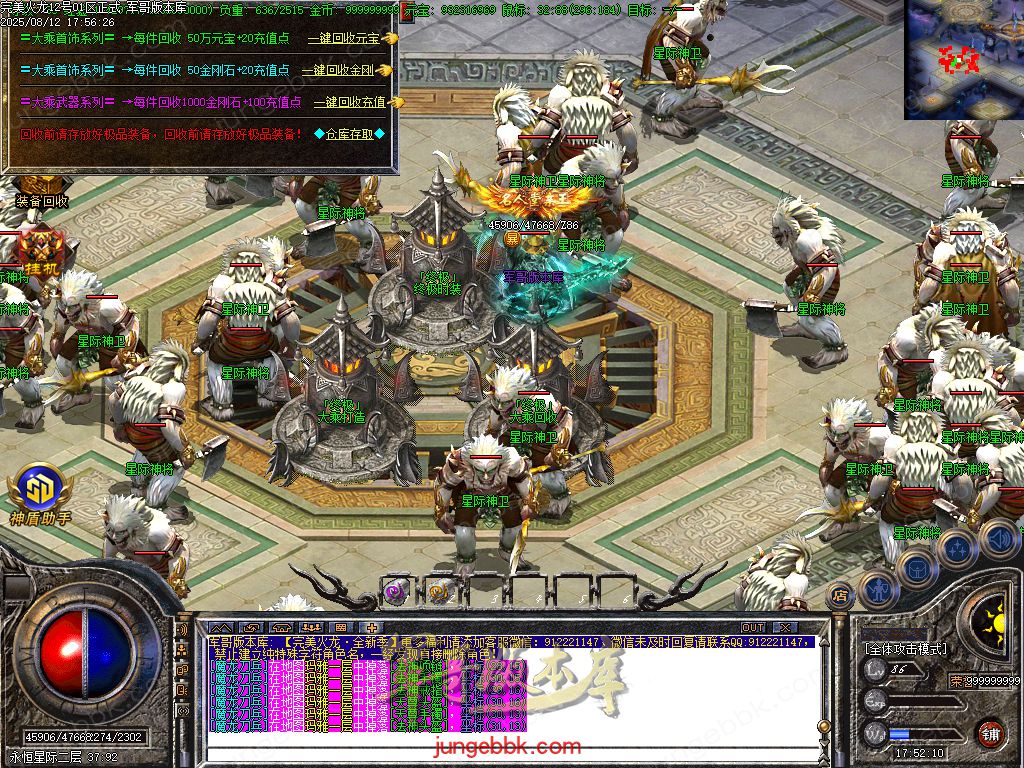Click the OUT button above the chat
The height and width of the screenshot is (768, 1024).
pos(753,627)
